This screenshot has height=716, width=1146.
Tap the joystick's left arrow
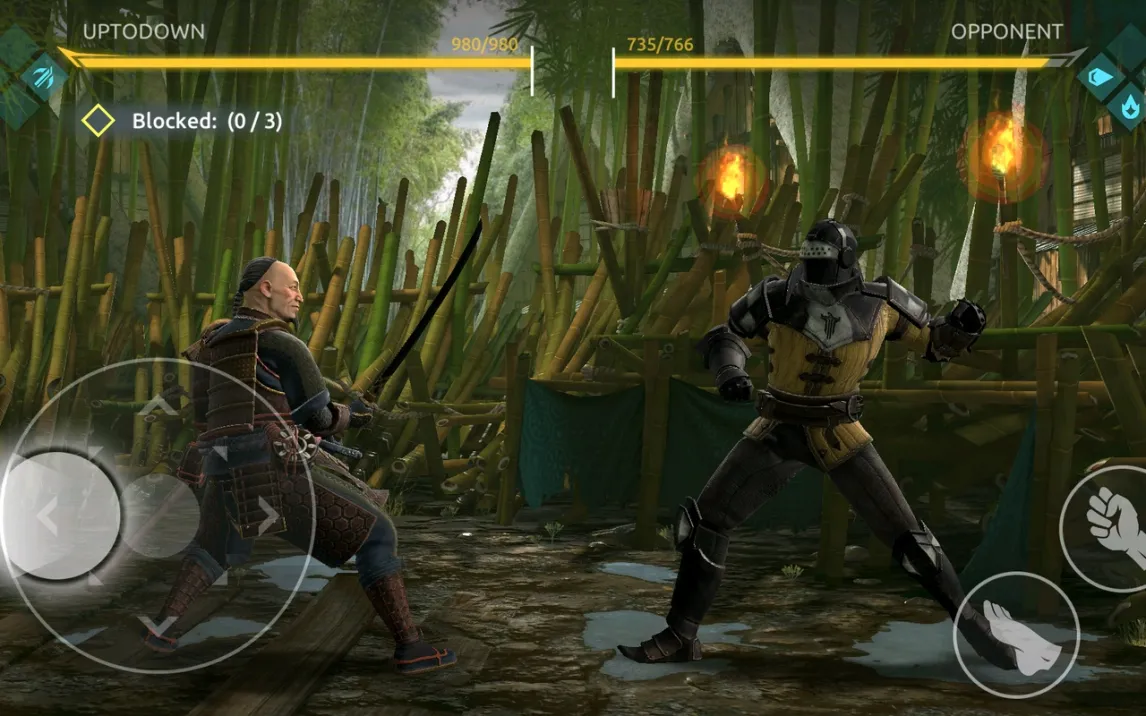pos(47,516)
